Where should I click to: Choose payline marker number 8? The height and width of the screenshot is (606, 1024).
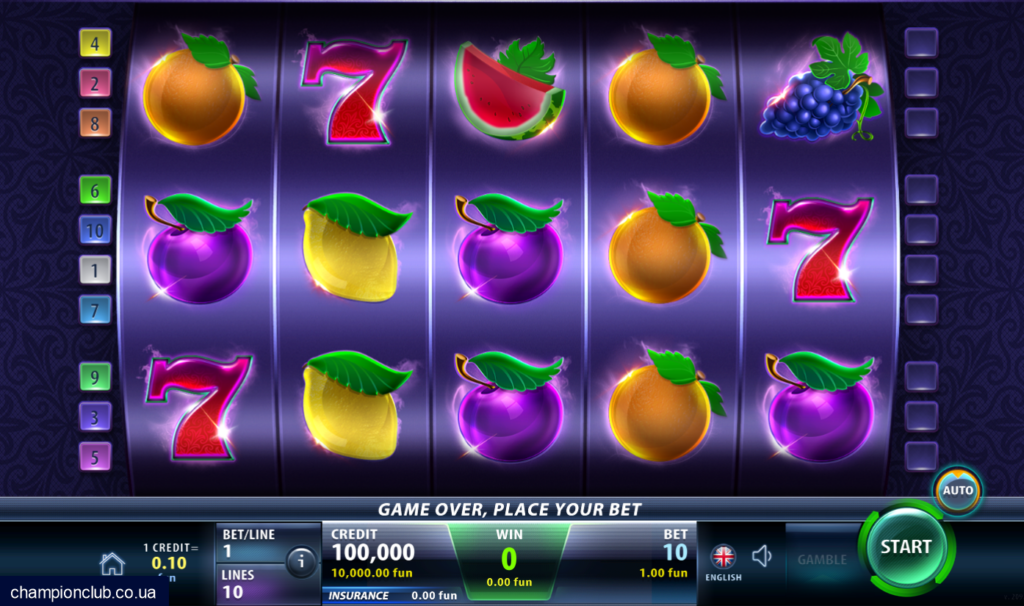pyautogui.click(x=95, y=123)
